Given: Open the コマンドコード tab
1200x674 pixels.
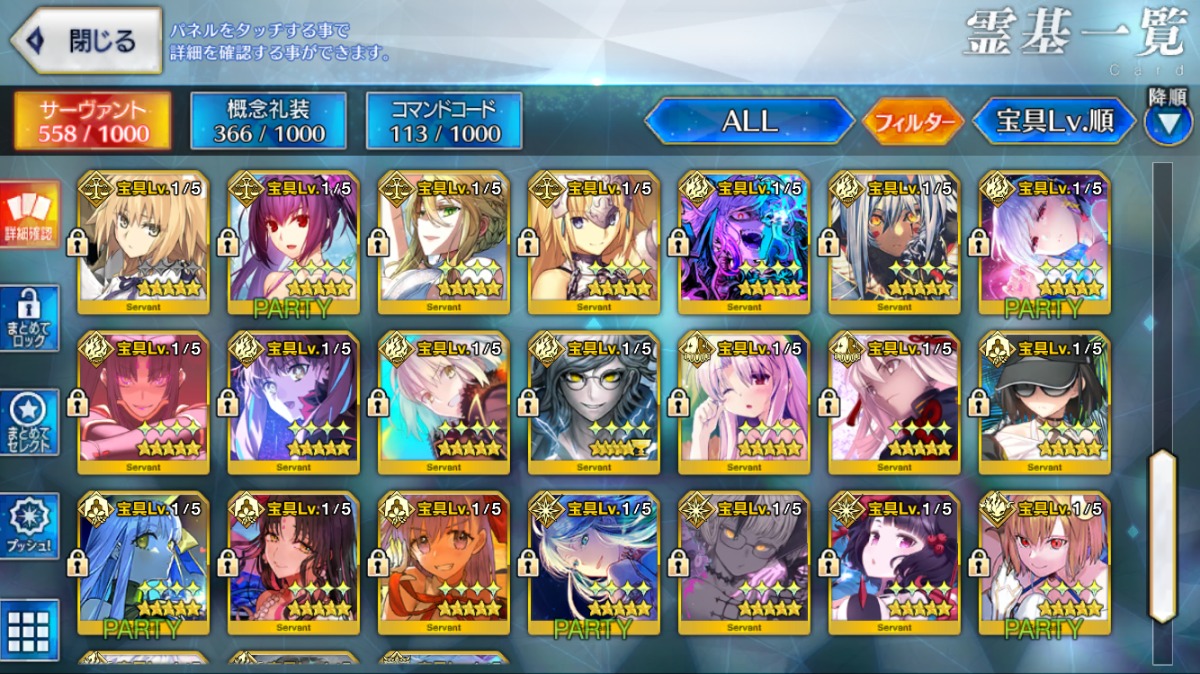Looking at the screenshot, I should coord(444,121).
